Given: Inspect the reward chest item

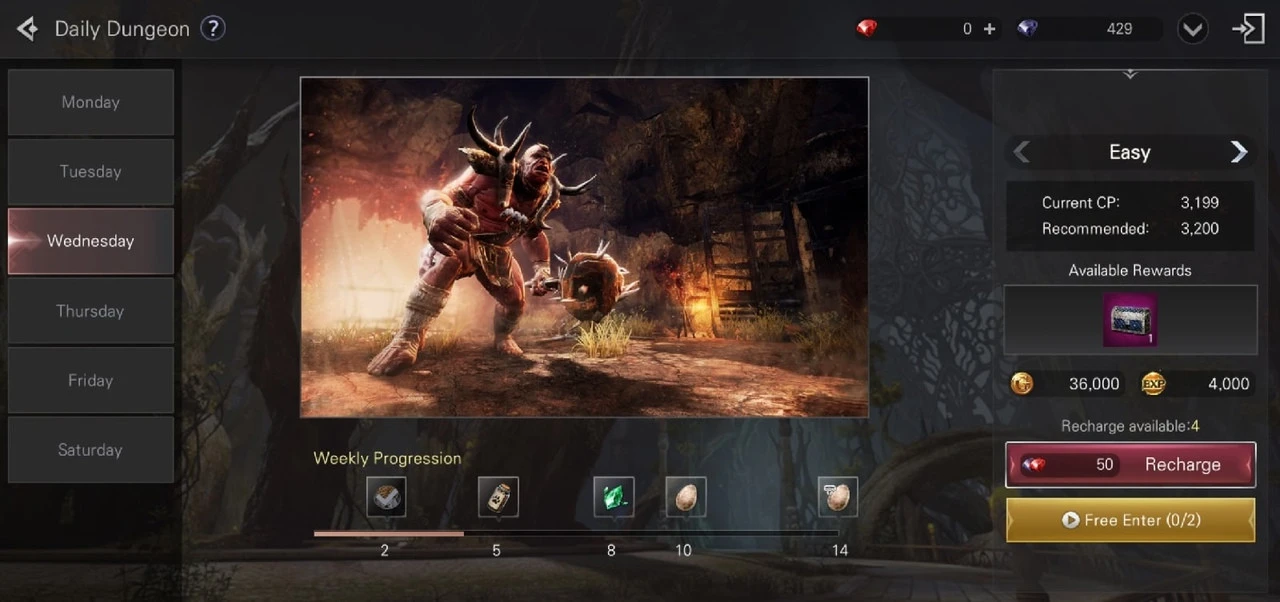Looking at the screenshot, I should click(x=1129, y=320).
